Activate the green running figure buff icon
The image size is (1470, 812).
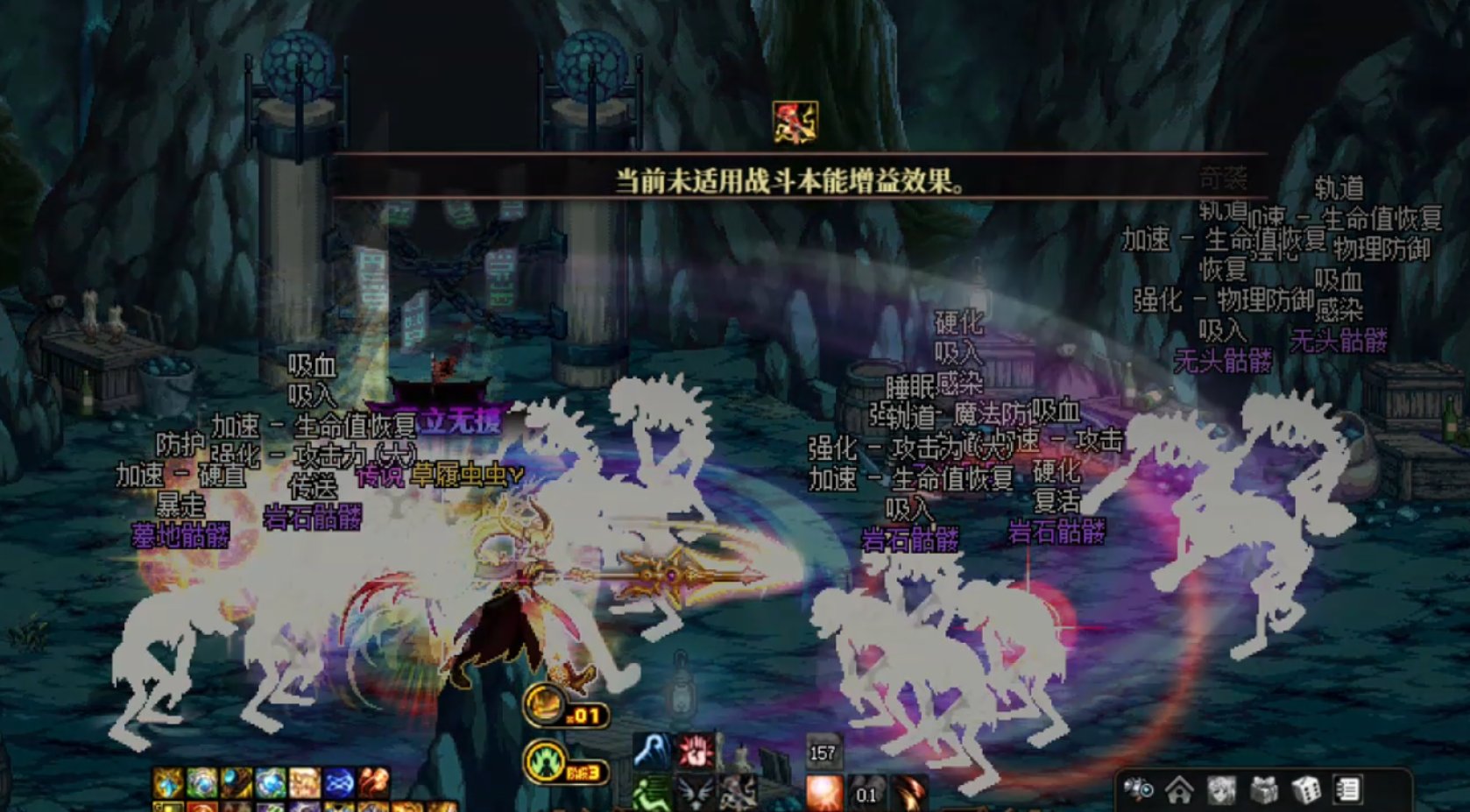tap(650, 794)
